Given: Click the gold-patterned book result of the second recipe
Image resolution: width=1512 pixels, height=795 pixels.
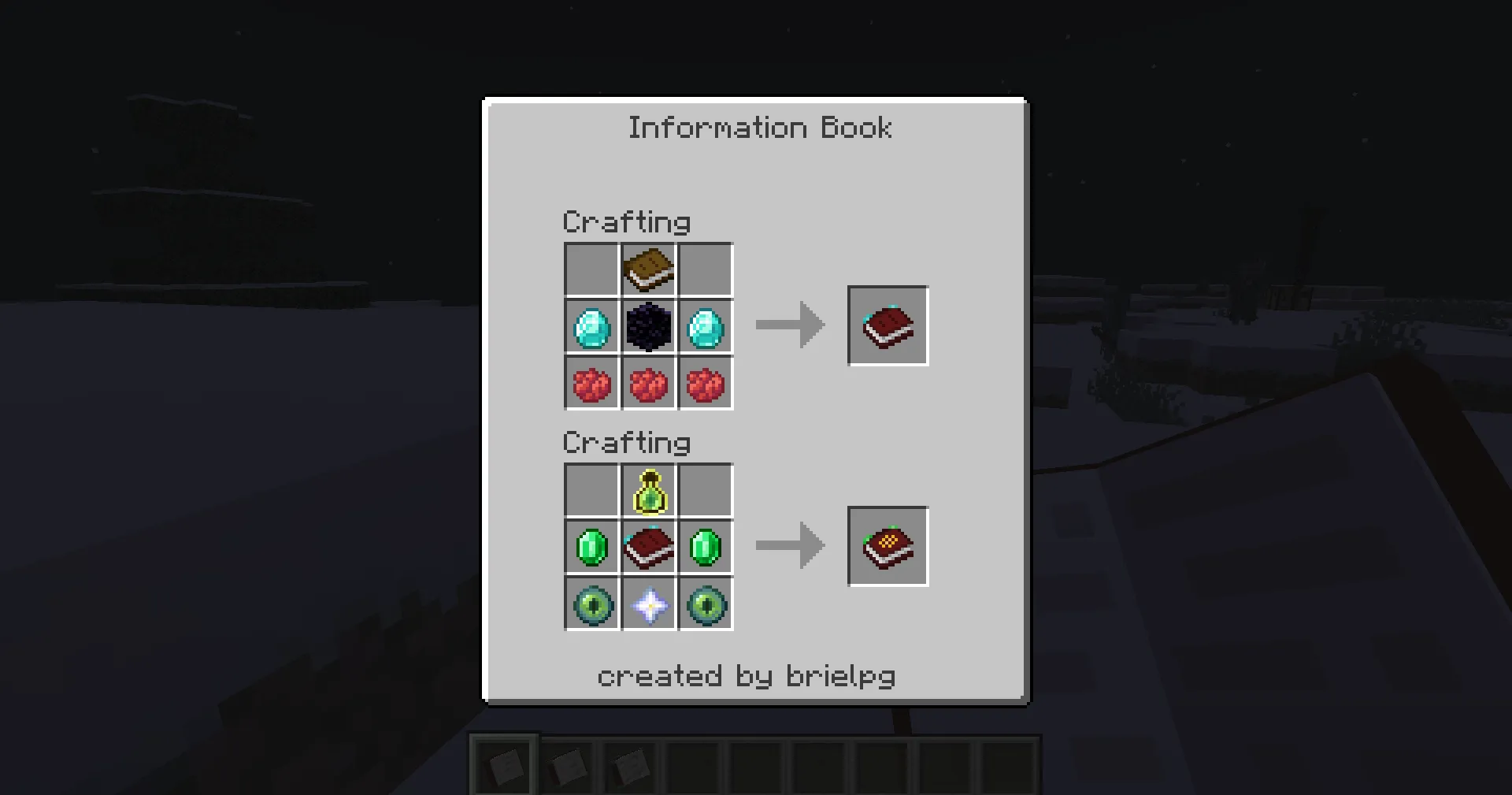Looking at the screenshot, I should 888,546.
